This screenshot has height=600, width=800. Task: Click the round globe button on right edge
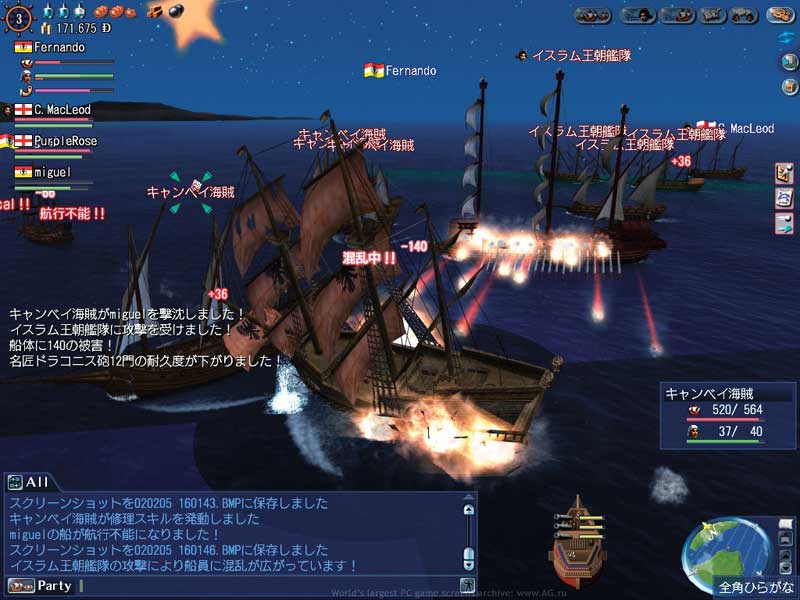click(x=786, y=62)
